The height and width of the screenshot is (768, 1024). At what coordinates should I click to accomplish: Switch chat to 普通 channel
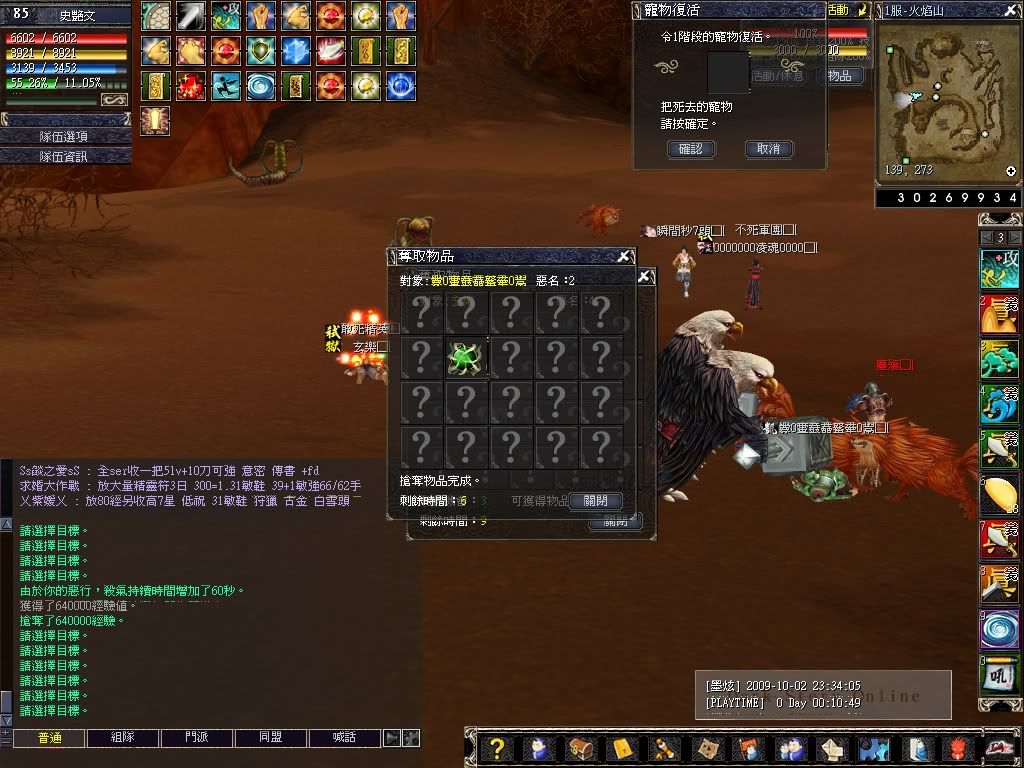click(49, 738)
